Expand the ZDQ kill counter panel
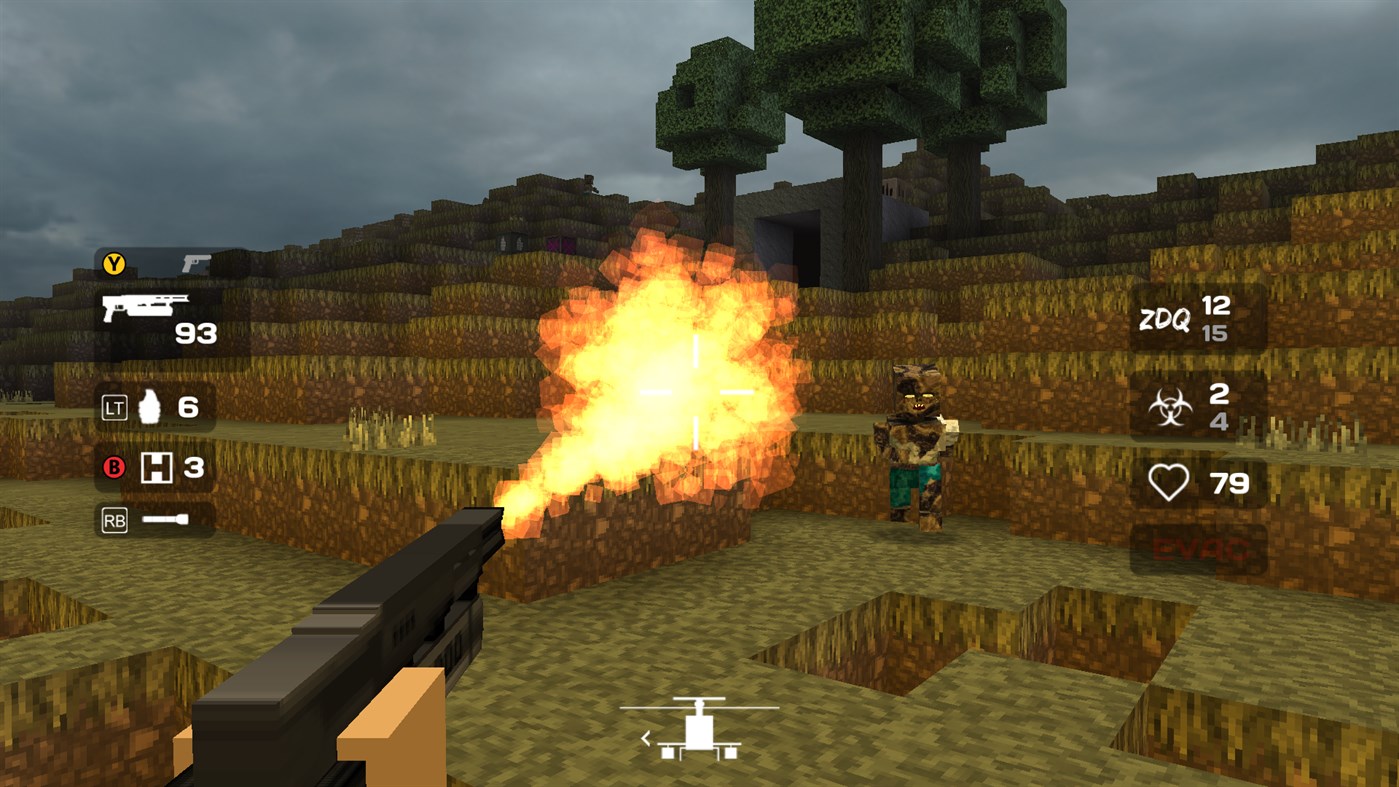This screenshot has height=787, width=1399. pos(1196,318)
